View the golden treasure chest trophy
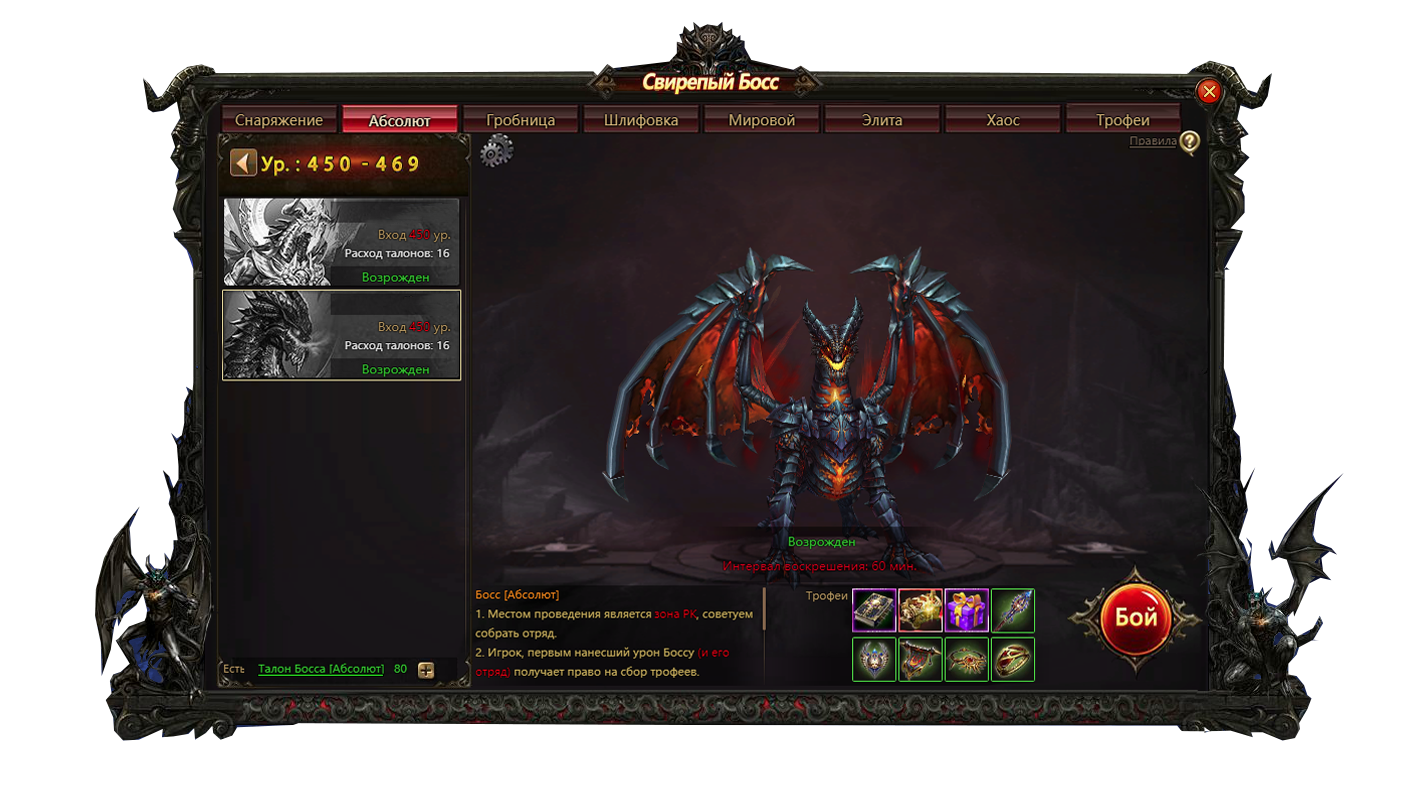 (x=920, y=610)
